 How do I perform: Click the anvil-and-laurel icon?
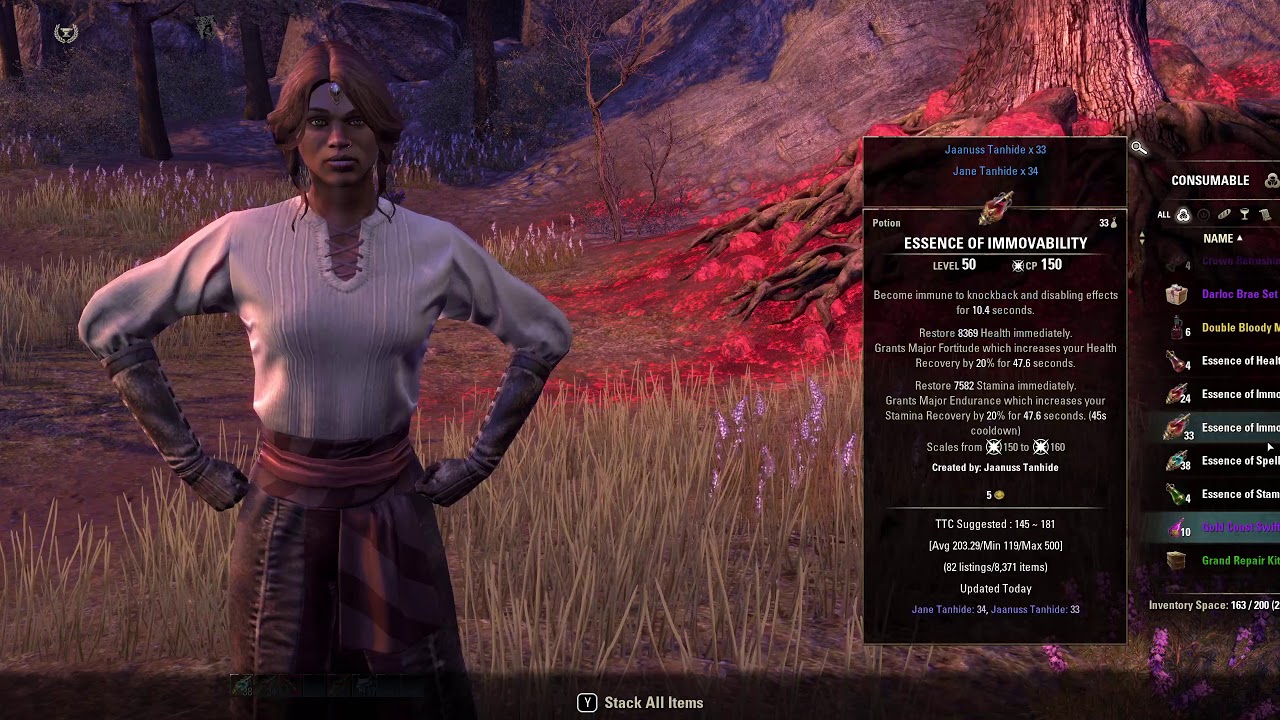click(66, 33)
